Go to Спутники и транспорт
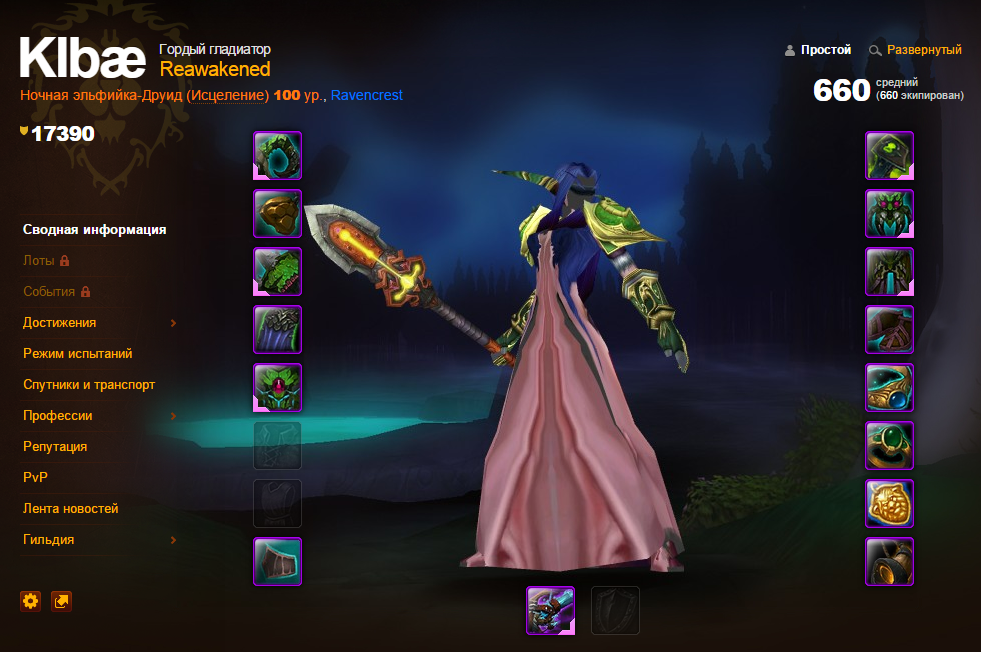Viewport: 981px width, 652px height. (x=89, y=385)
